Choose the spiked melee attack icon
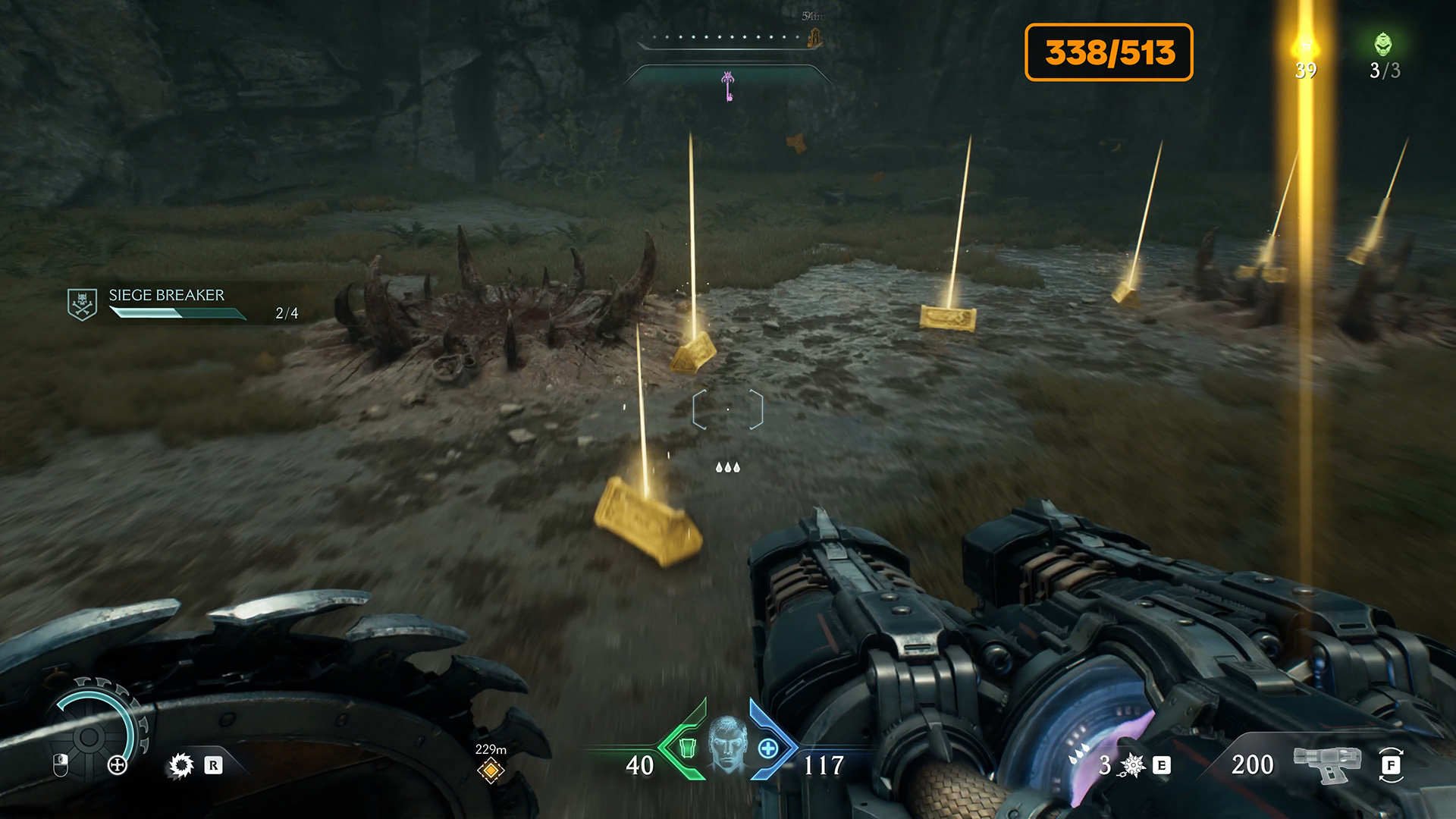 coord(181,765)
